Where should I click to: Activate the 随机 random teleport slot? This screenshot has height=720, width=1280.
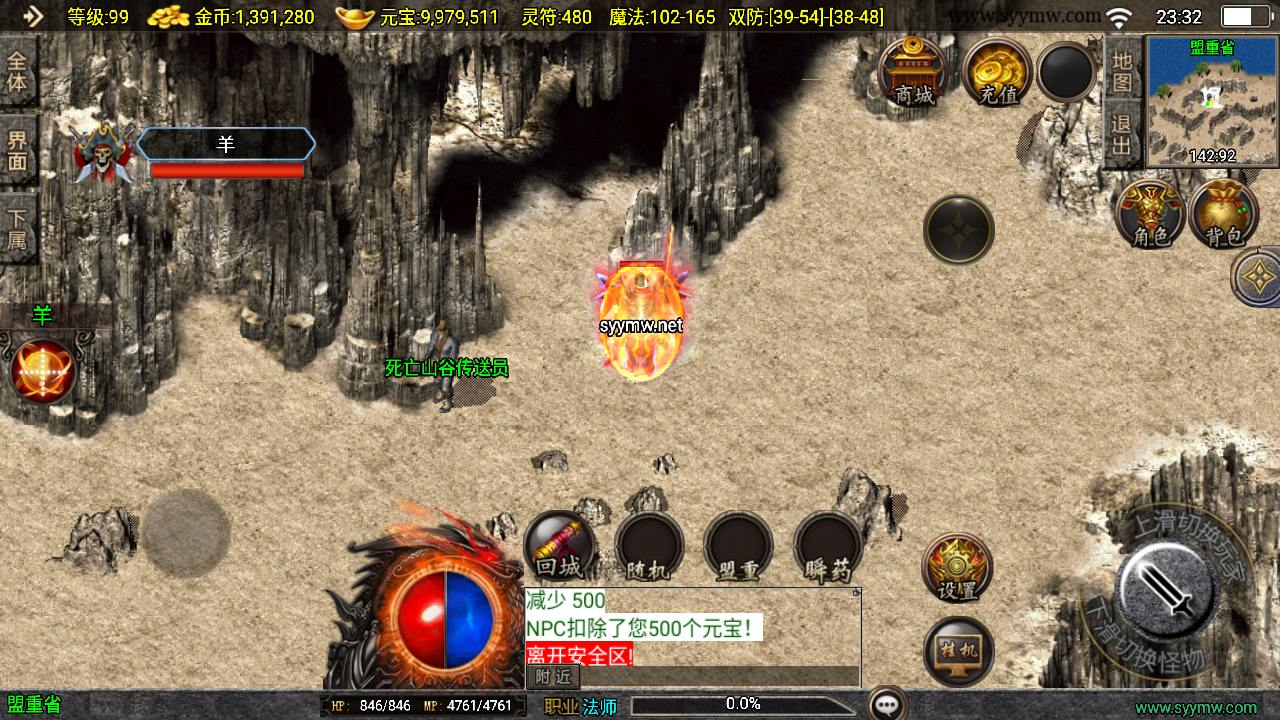(x=649, y=546)
